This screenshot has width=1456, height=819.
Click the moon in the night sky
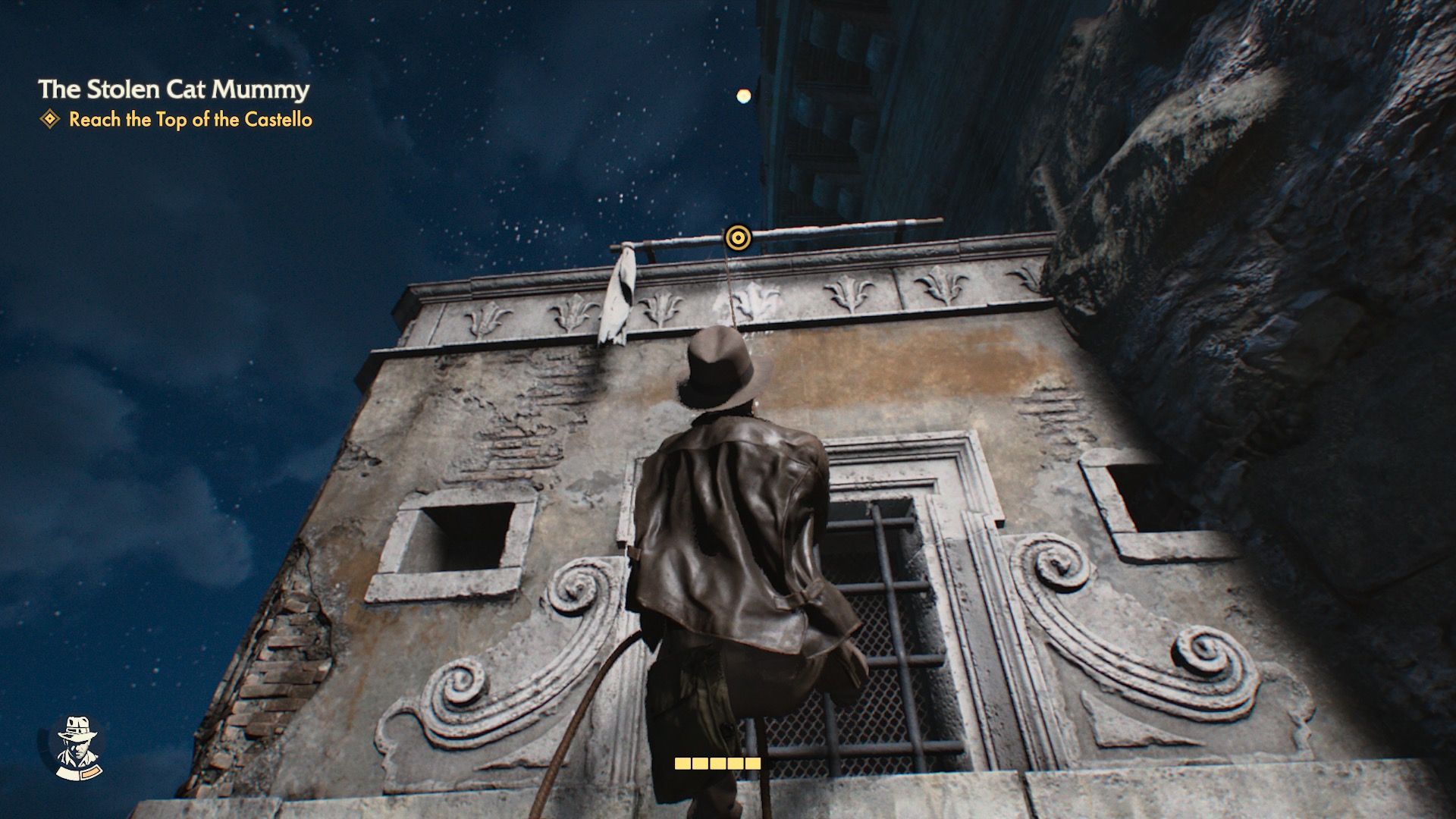pos(742,96)
